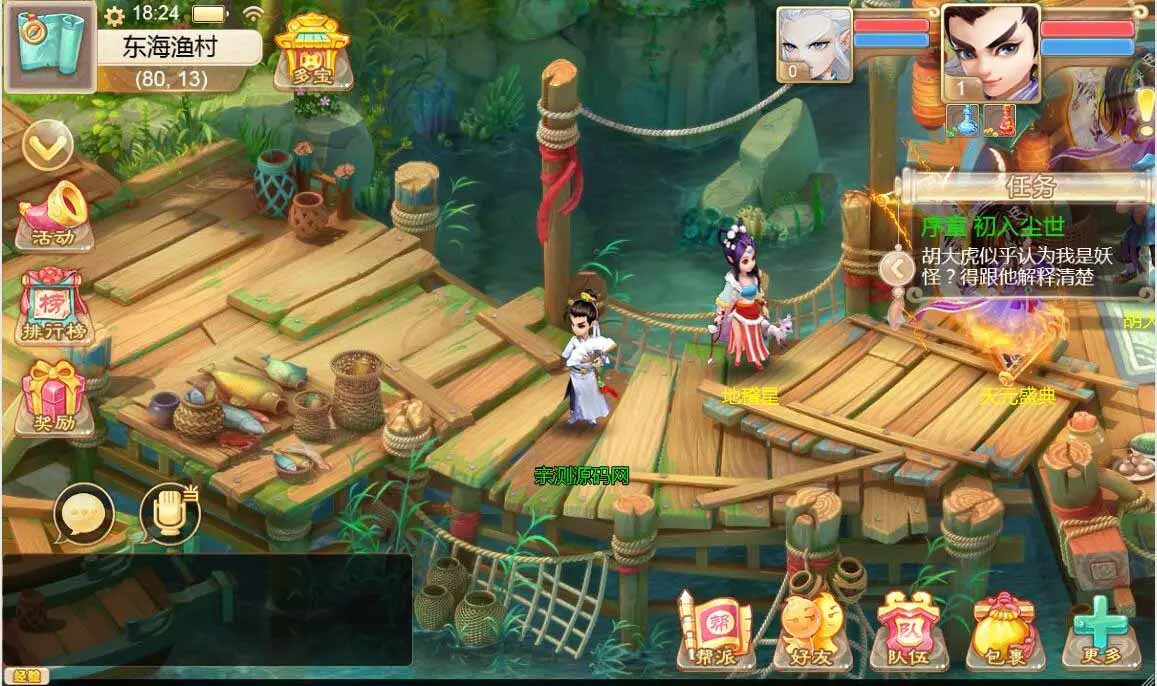Open the chat speech bubble button
The width and height of the screenshot is (1157, 686).
tap(84, 514)
